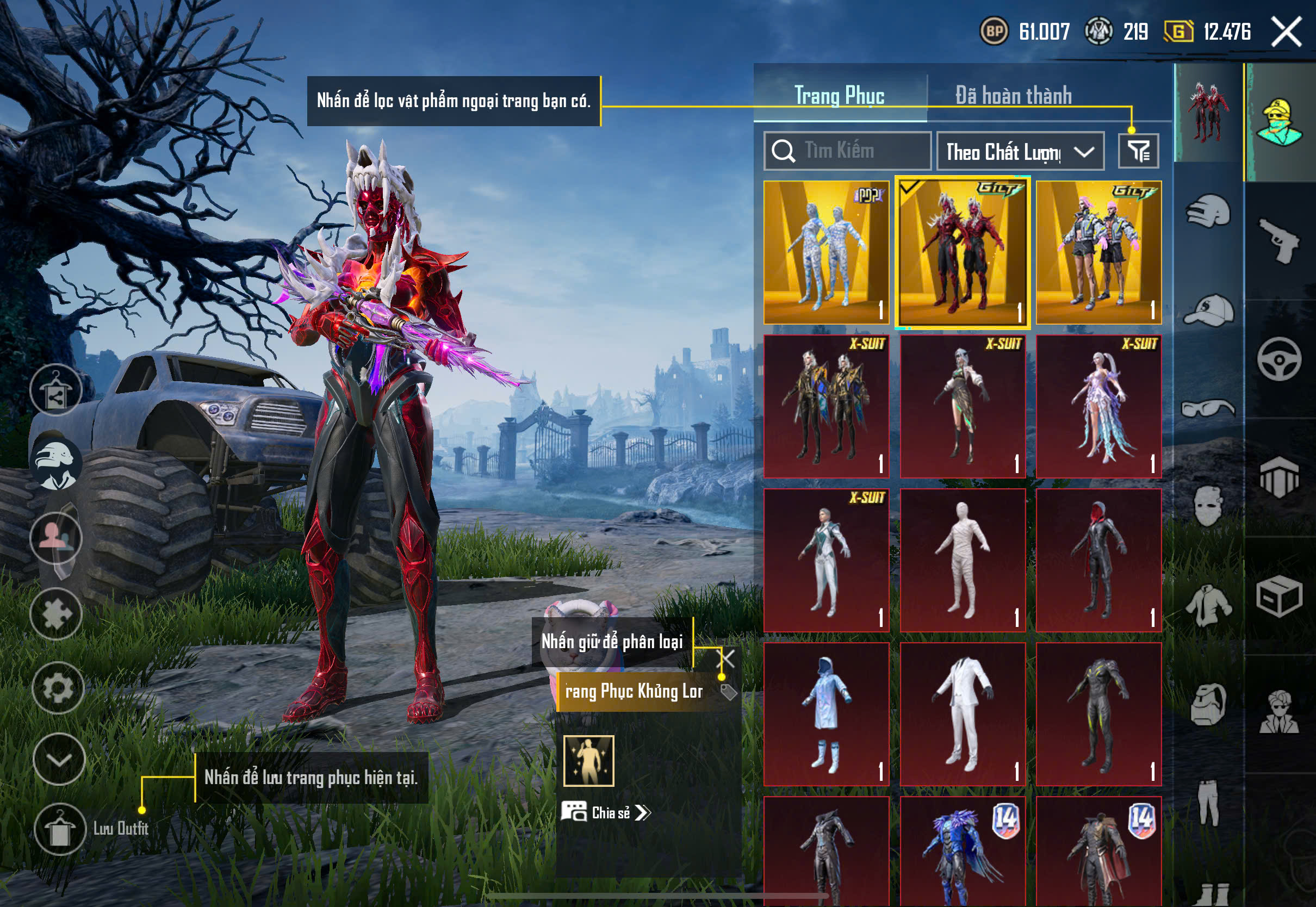
Task: Share the outfit via Chia sẻ
Action: point(606,813)
